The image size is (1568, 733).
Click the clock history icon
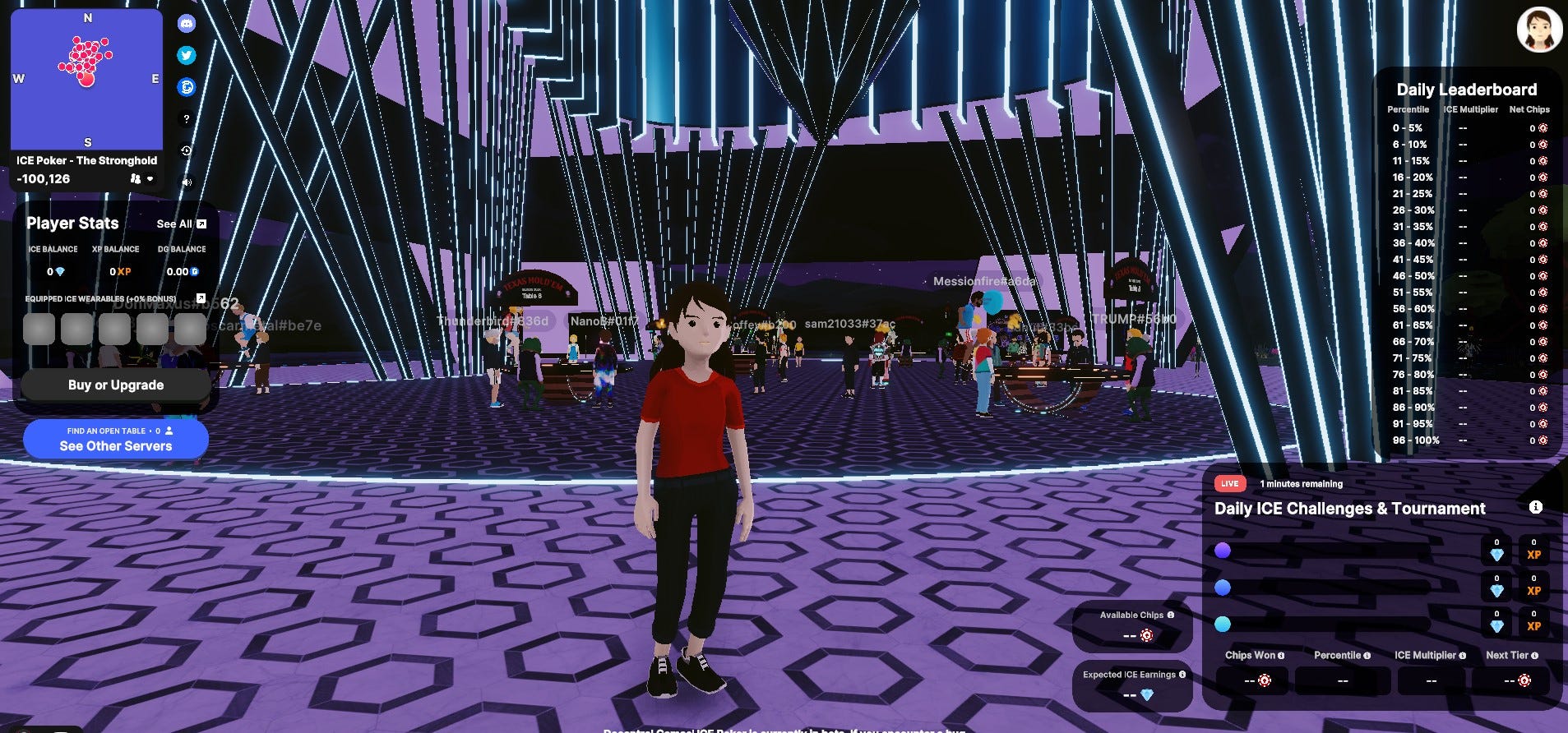[187, 150]
